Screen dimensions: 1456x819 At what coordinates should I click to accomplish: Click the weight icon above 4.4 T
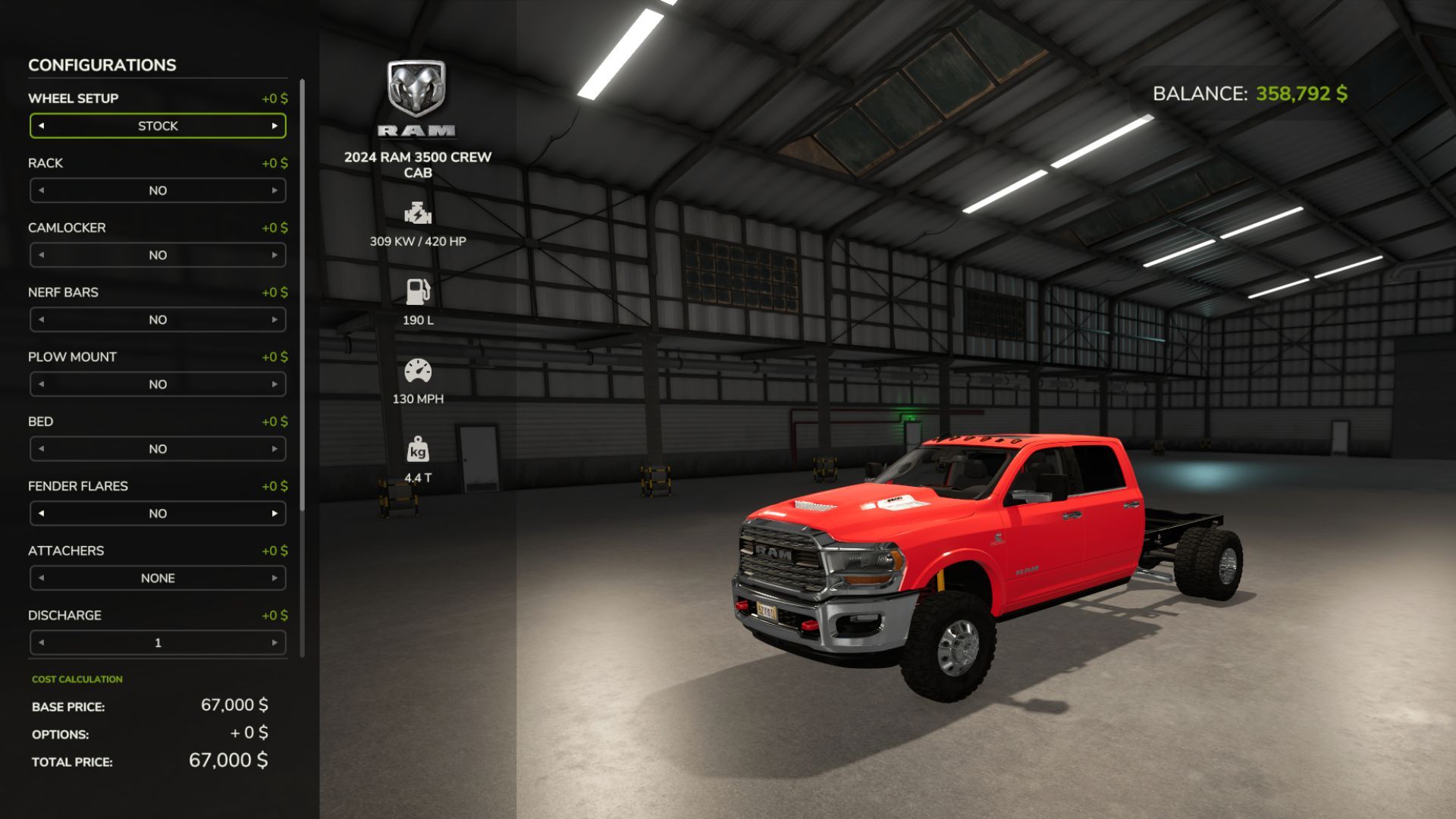tap(419, 449)
